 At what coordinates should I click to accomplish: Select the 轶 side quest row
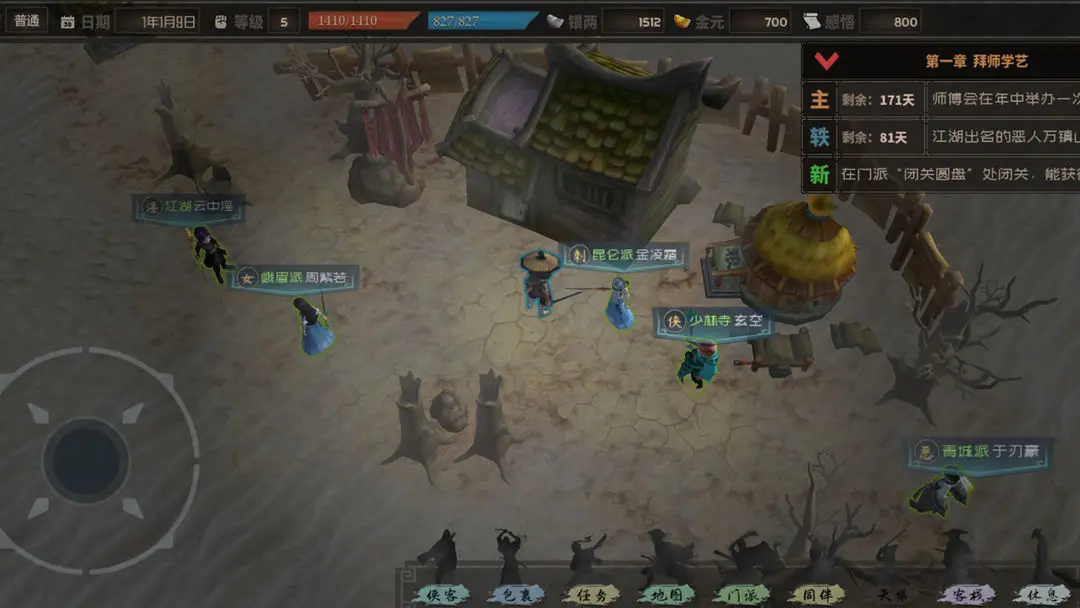pos(940,137)
